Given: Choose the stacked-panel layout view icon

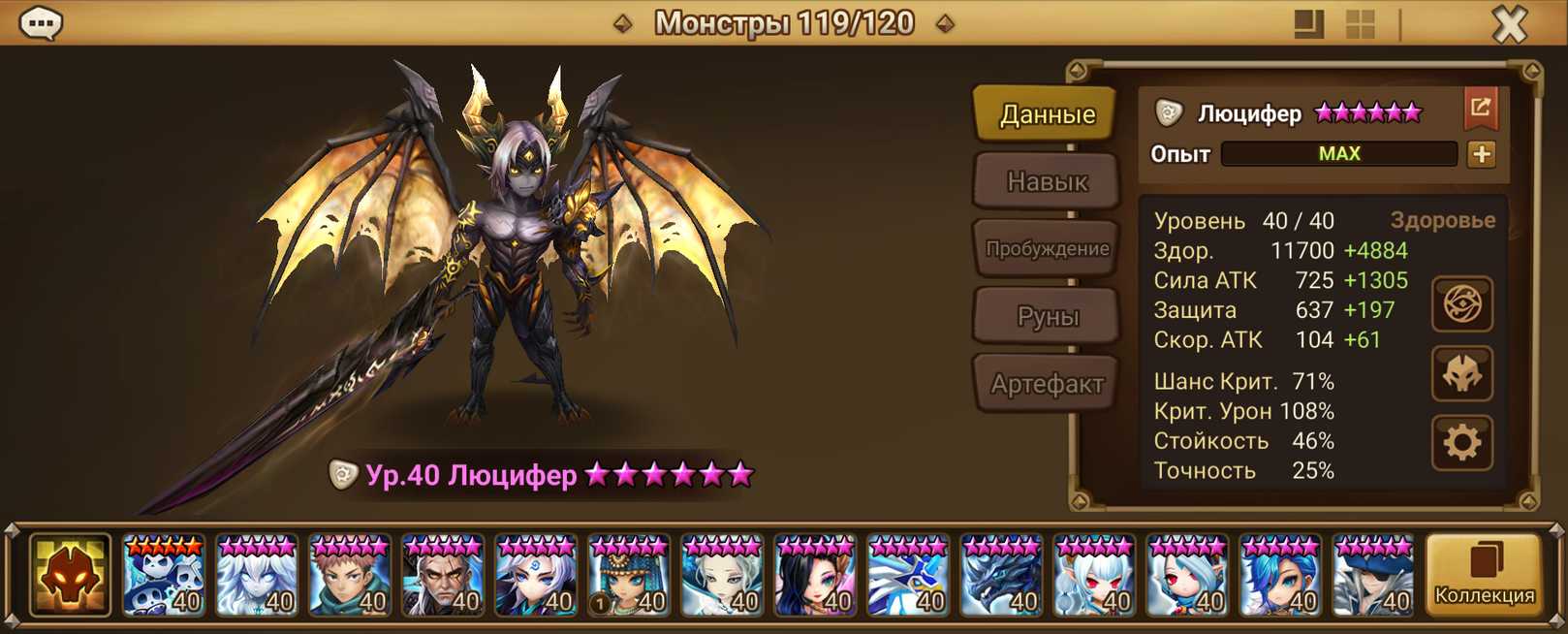Looking at the screenshot, I should 1308,24.
